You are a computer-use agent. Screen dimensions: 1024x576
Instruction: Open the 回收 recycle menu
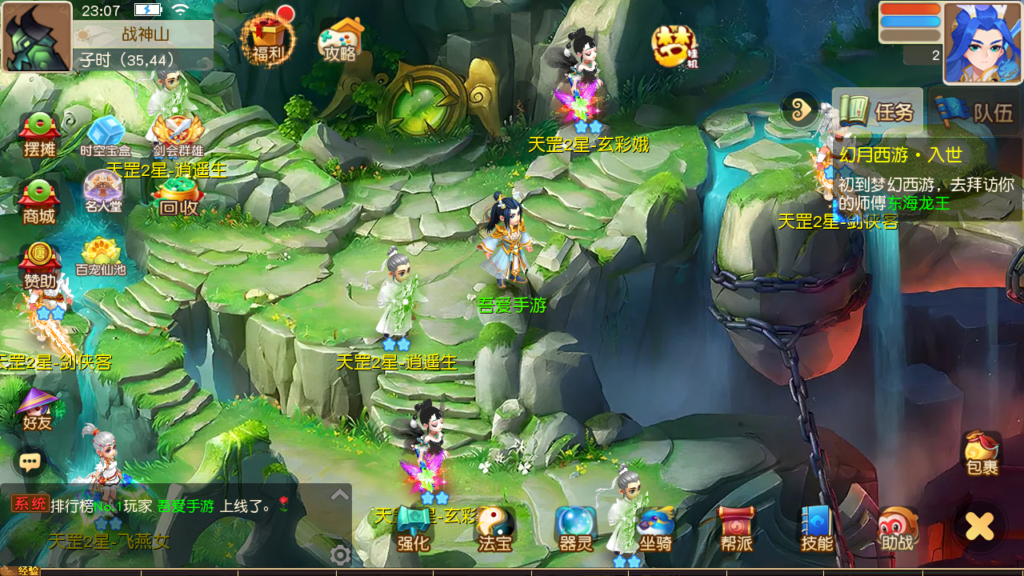point(178,198)
